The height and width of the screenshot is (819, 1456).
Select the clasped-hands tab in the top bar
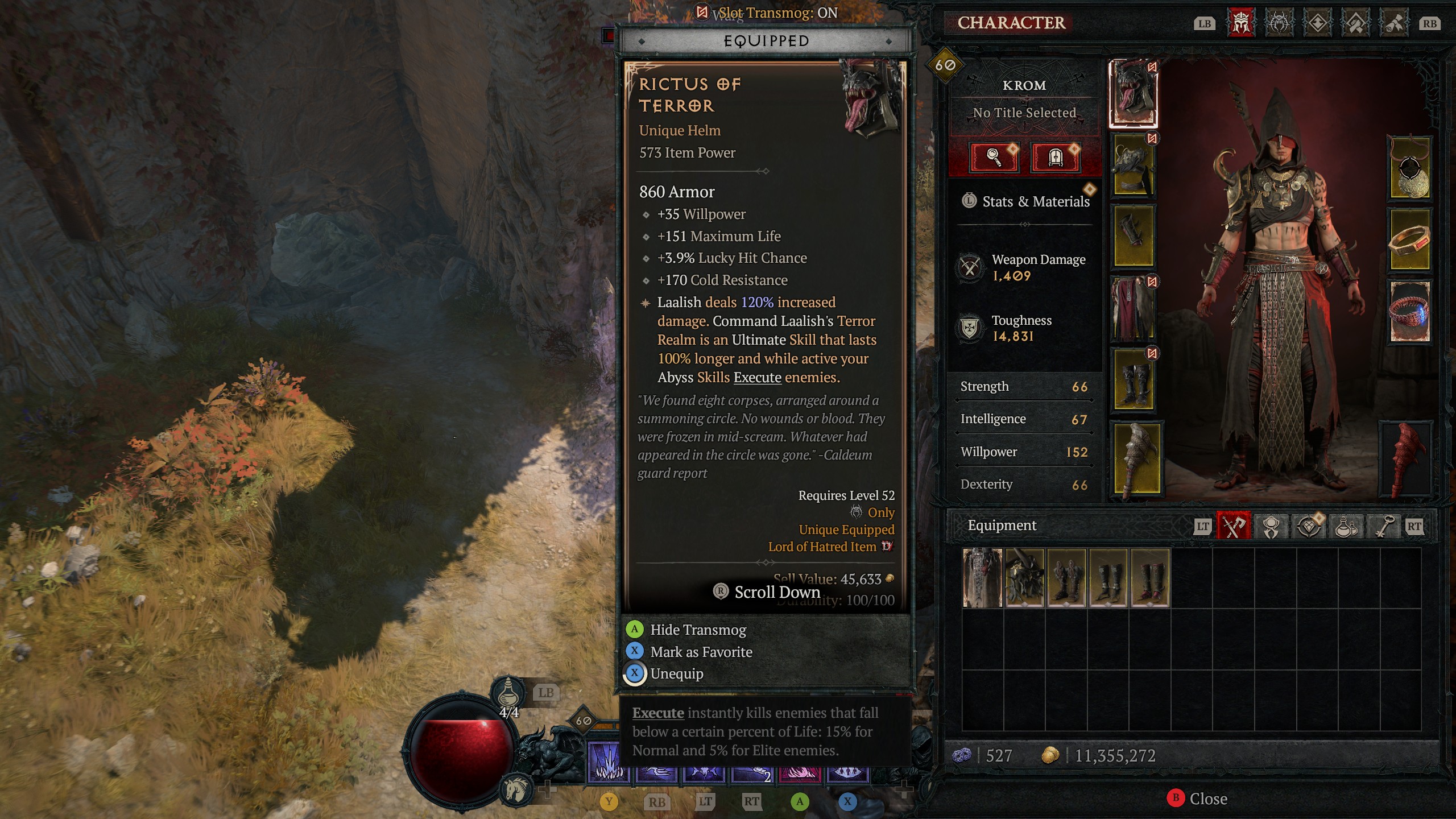coord(1356,24)
